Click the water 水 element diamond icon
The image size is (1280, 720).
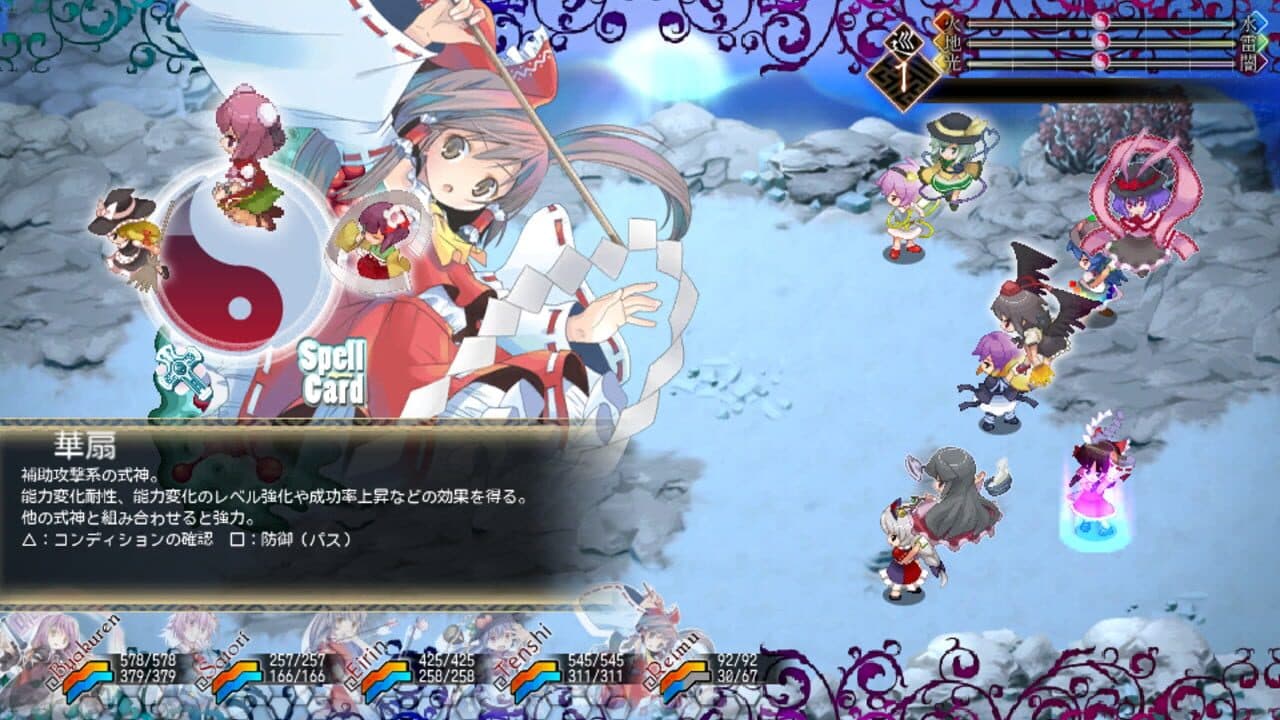1253,20
